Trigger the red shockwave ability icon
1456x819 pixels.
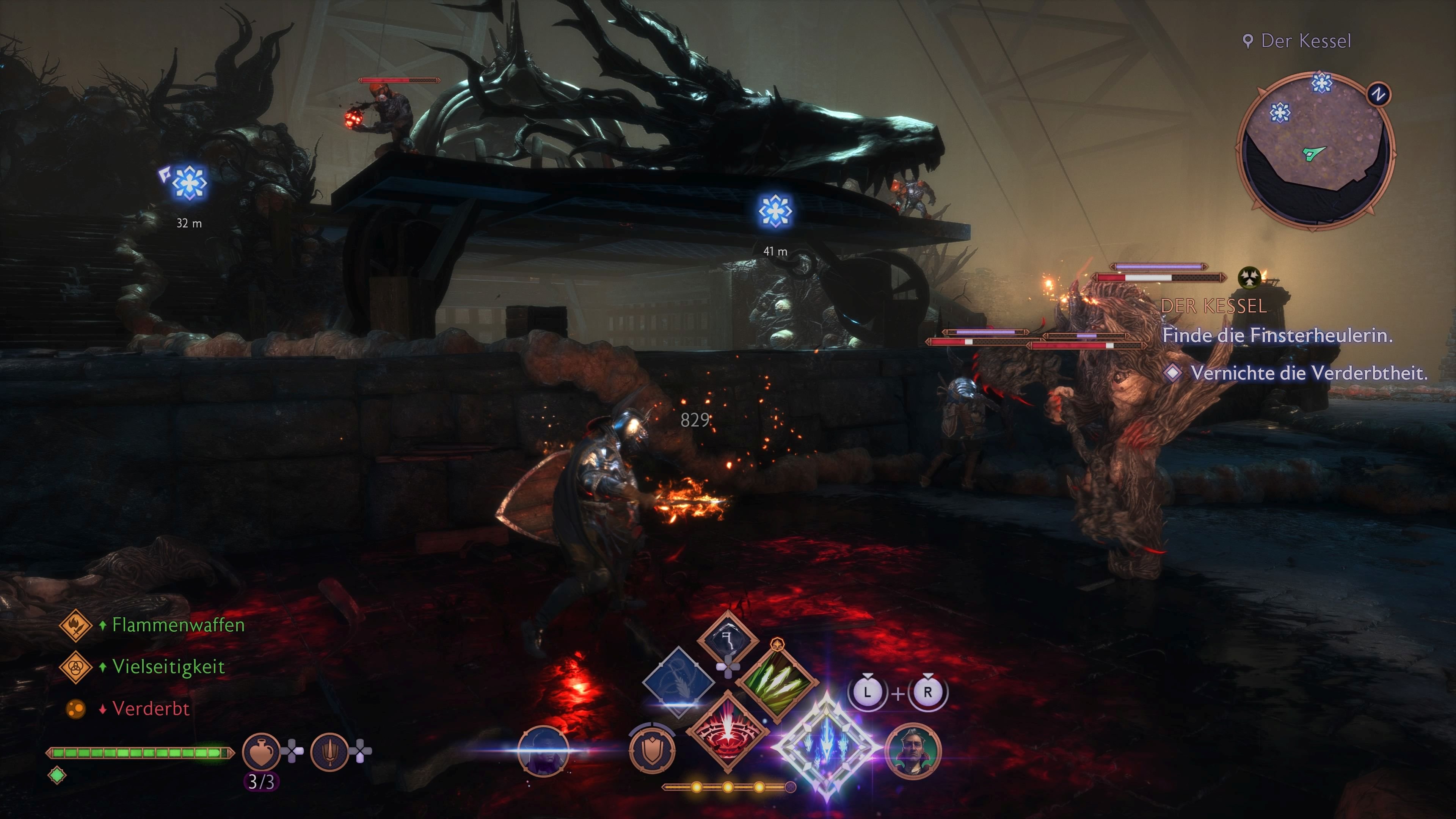(x=730, y=734)
